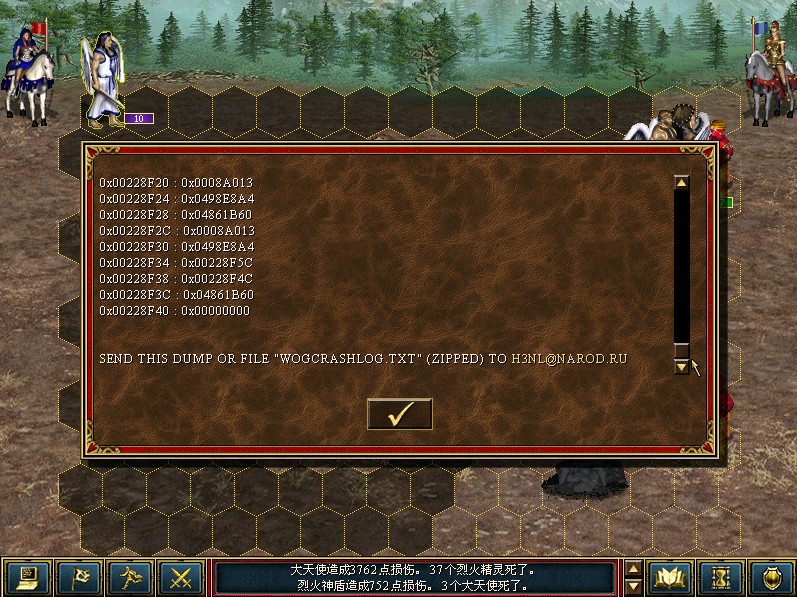
Task: Open the combat system options
Action: pyautogui.click(x=26, y=577)
